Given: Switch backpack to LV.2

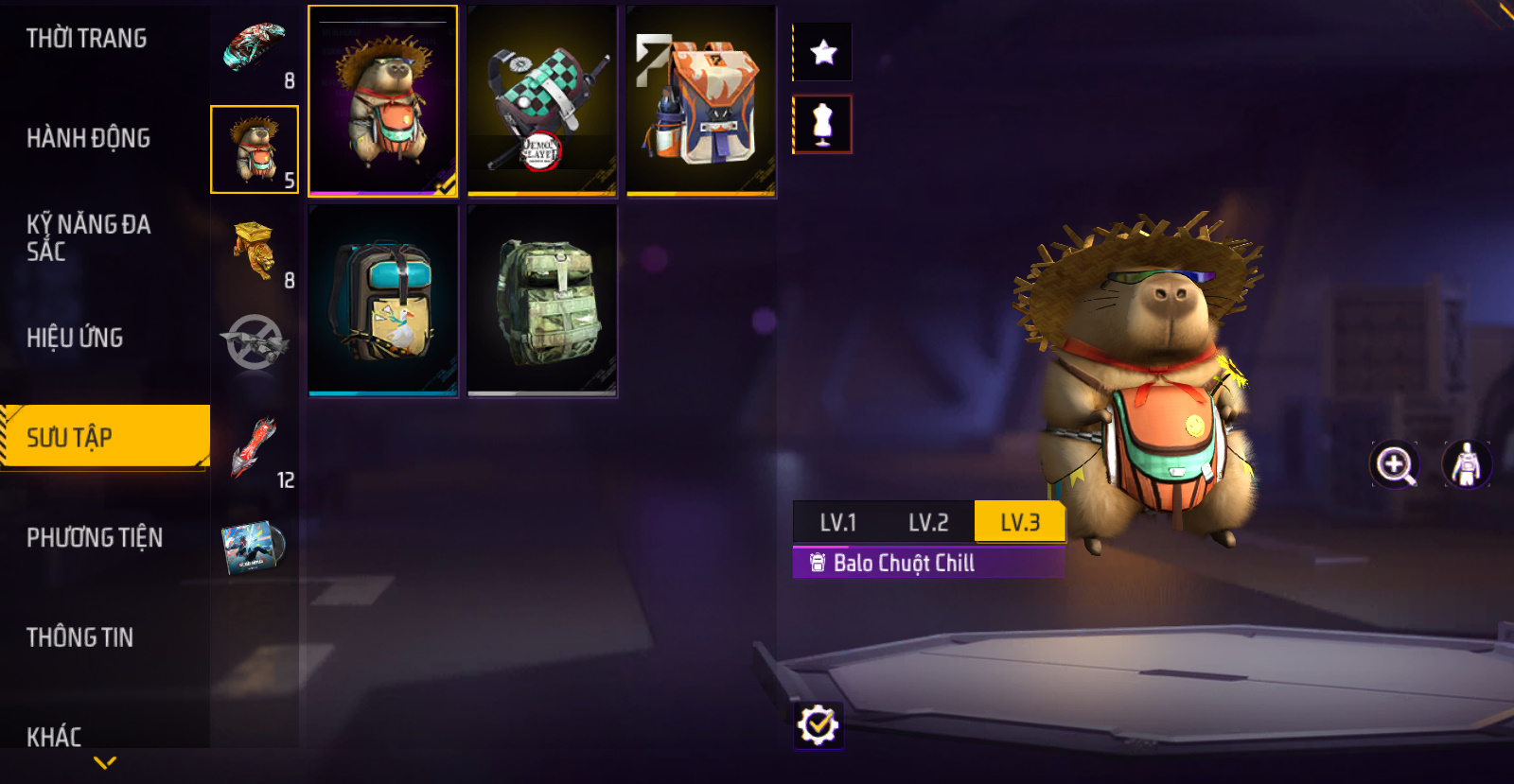Looking at the screenshot, I should (928, 522).
